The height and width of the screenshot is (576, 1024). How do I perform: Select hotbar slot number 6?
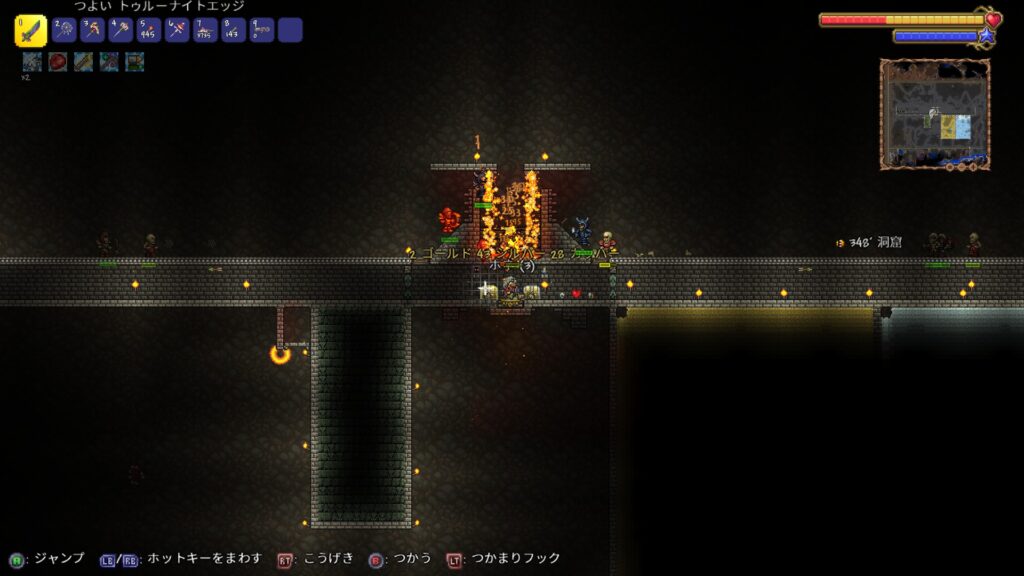point(177,30)
